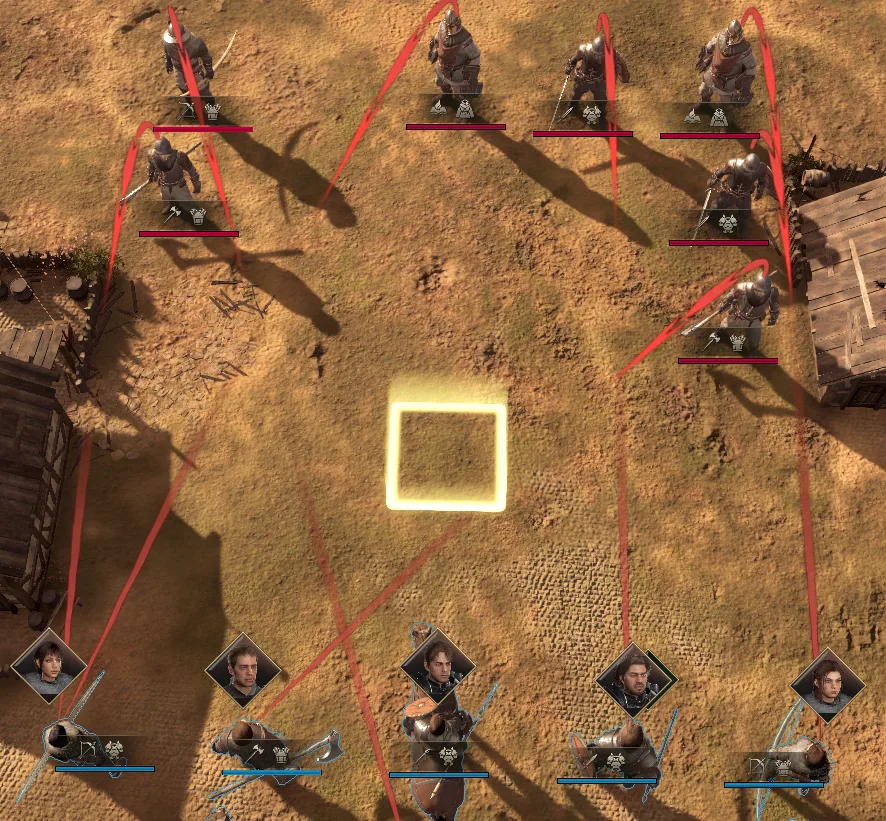This screenshot has height=821, width=886.
Task: Select the dark-haired woman's portrait
Action: click(x=48, y=665)
